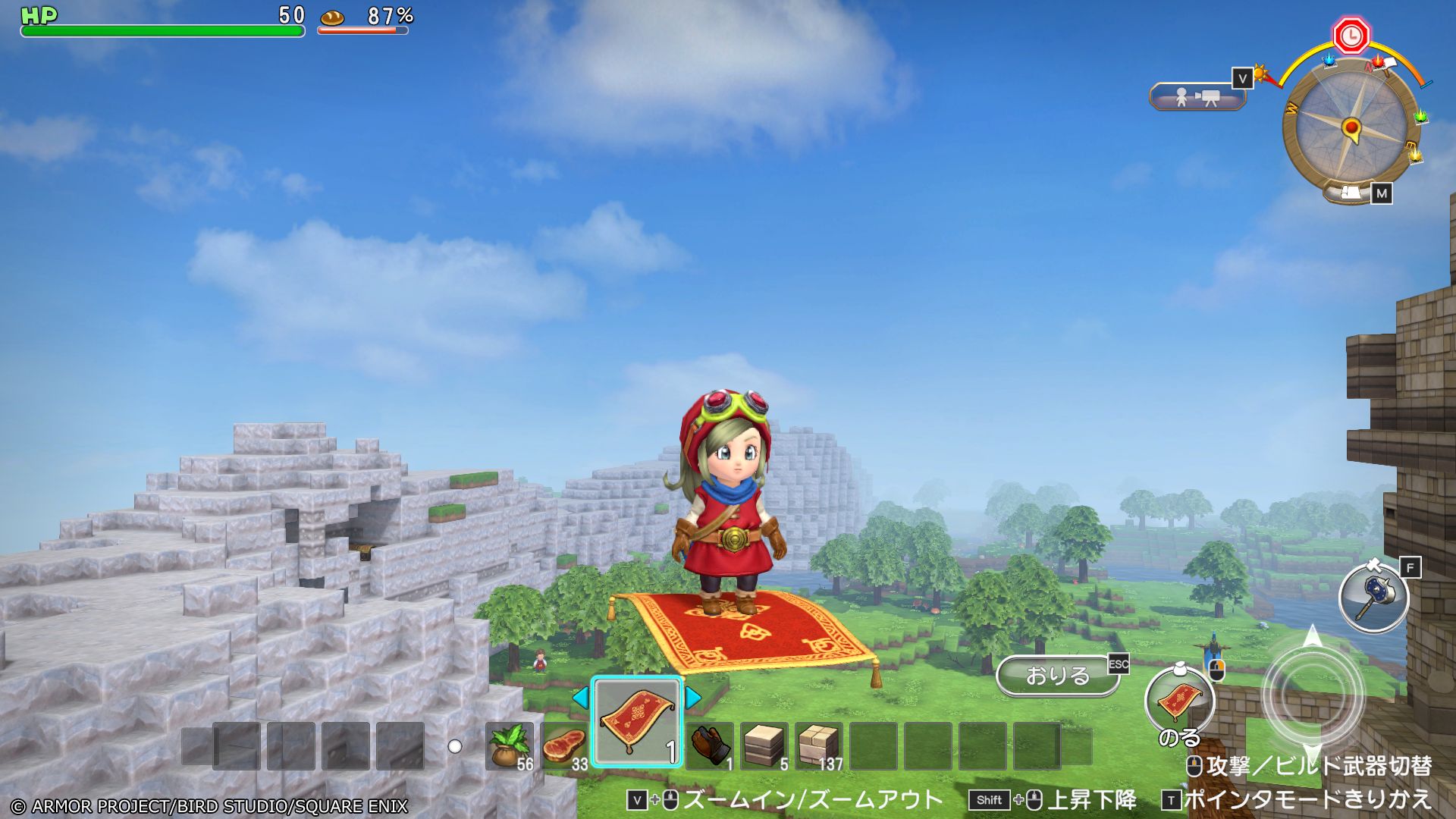Activate the hammer build tool icon
Image resolution: width=1456 pixels, height=819 pixels.
coord(1373,598)
